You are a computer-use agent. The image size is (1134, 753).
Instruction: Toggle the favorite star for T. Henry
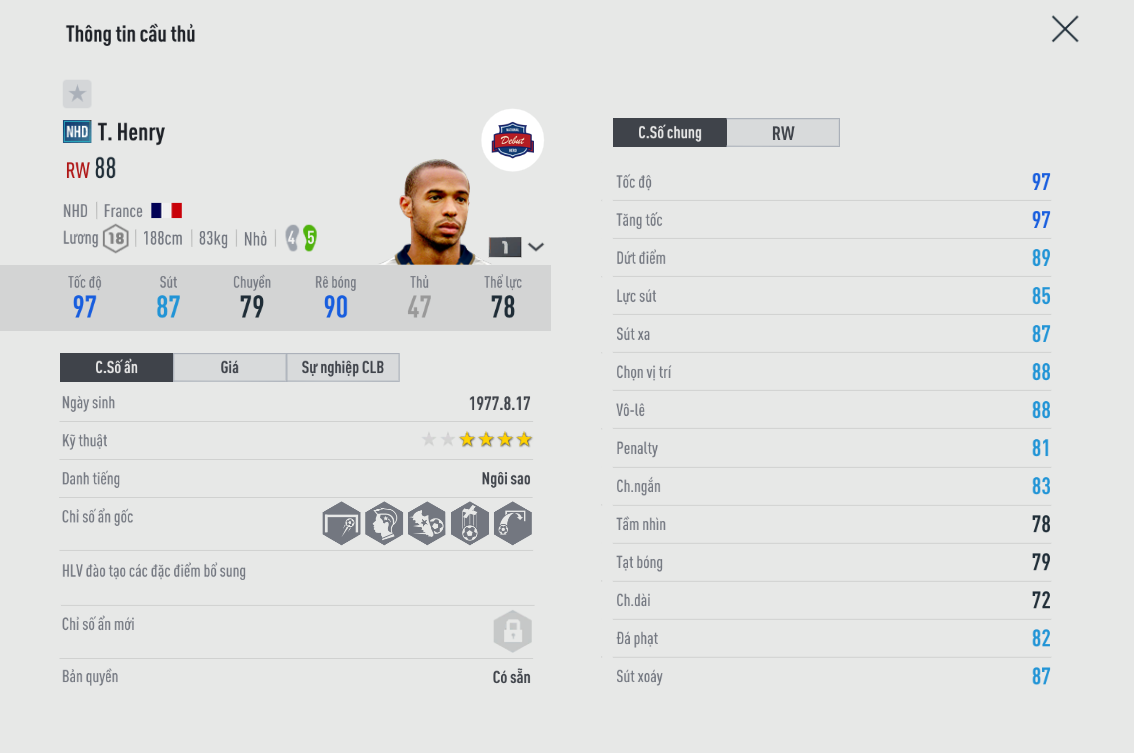tap(77, 94)
